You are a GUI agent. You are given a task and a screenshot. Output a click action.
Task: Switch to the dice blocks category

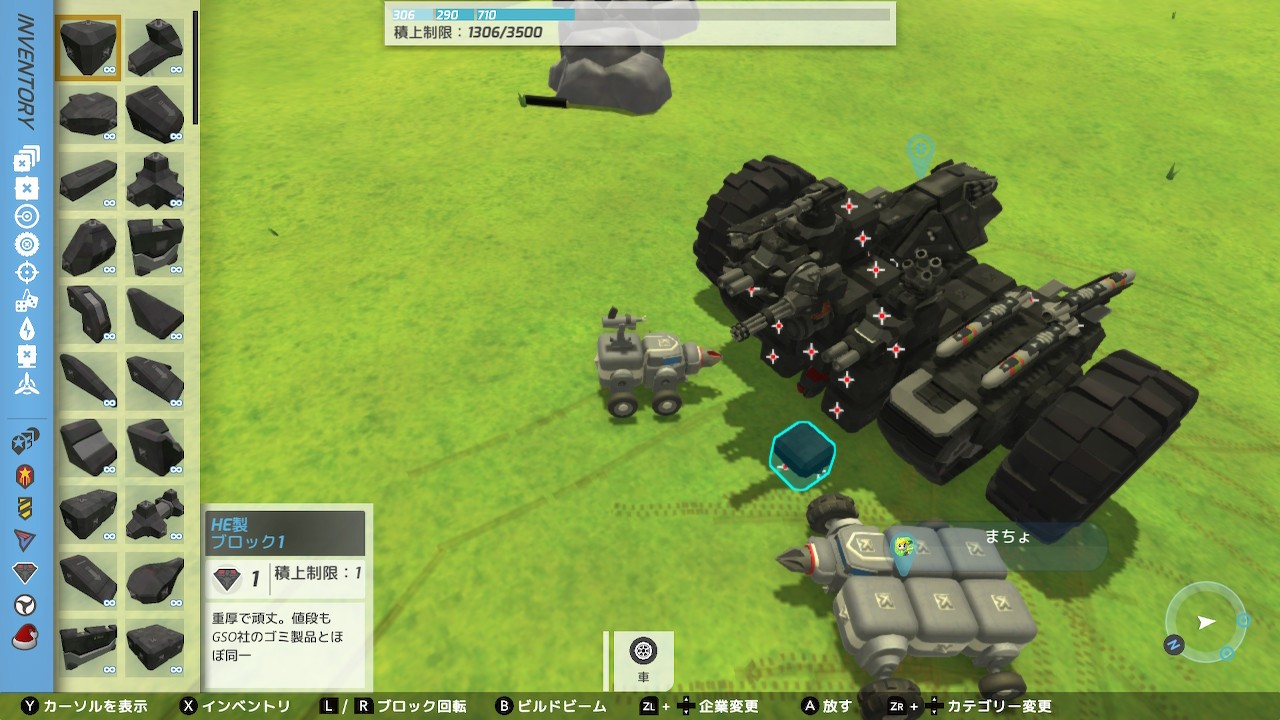coord(27,300)
